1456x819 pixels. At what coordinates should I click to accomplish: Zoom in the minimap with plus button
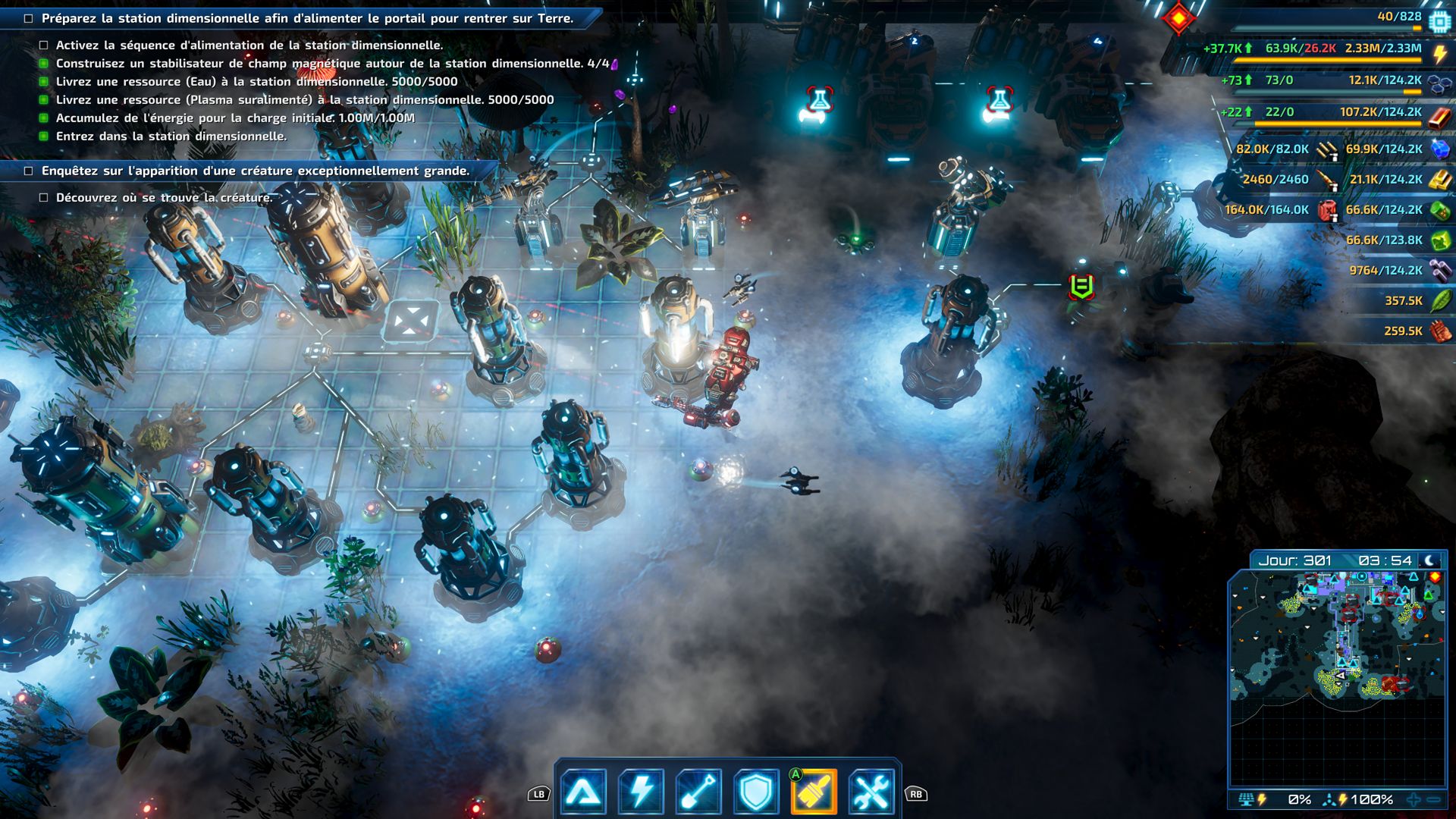(1414, 799)
